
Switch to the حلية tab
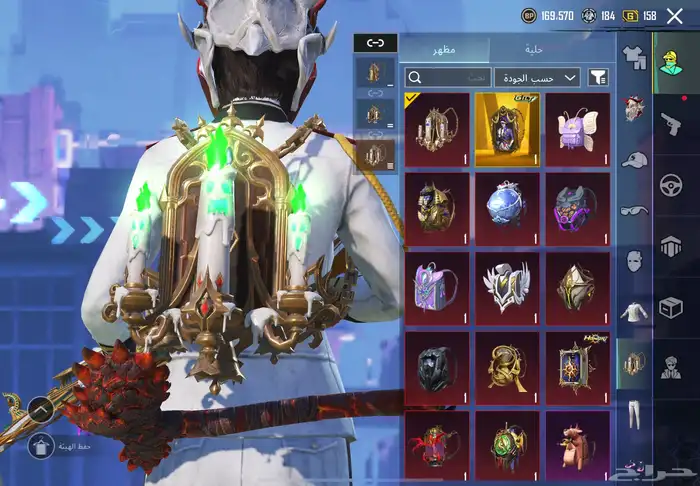(535, 49)
